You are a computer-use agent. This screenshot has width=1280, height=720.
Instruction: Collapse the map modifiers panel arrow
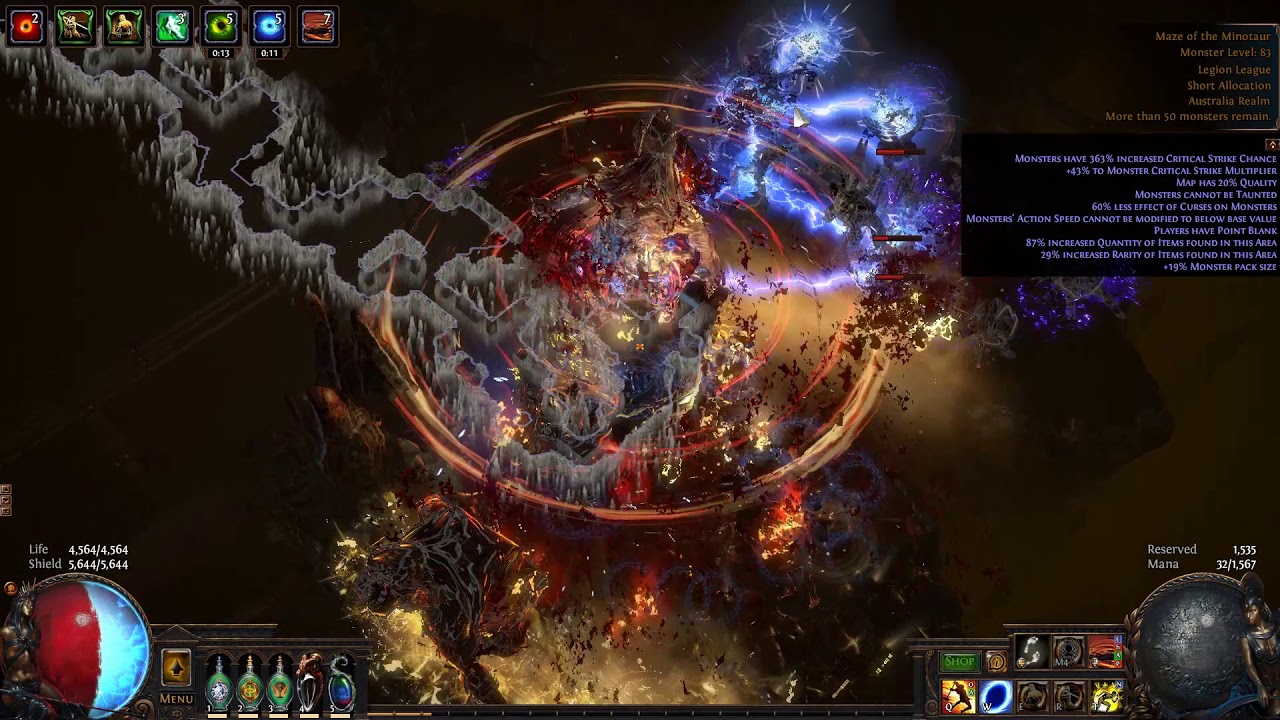click(x=1272, y=144)
